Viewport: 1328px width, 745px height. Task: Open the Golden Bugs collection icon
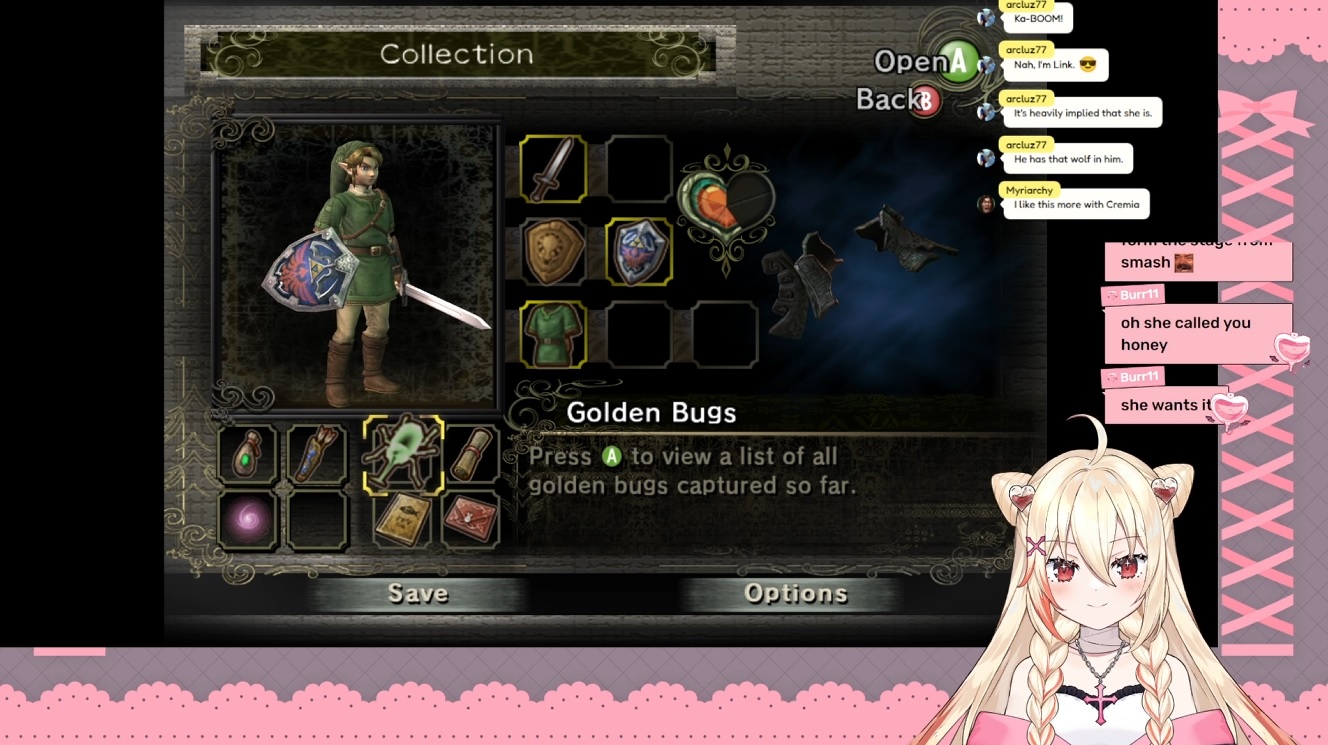pyautogui.click(x=403, y=455)
